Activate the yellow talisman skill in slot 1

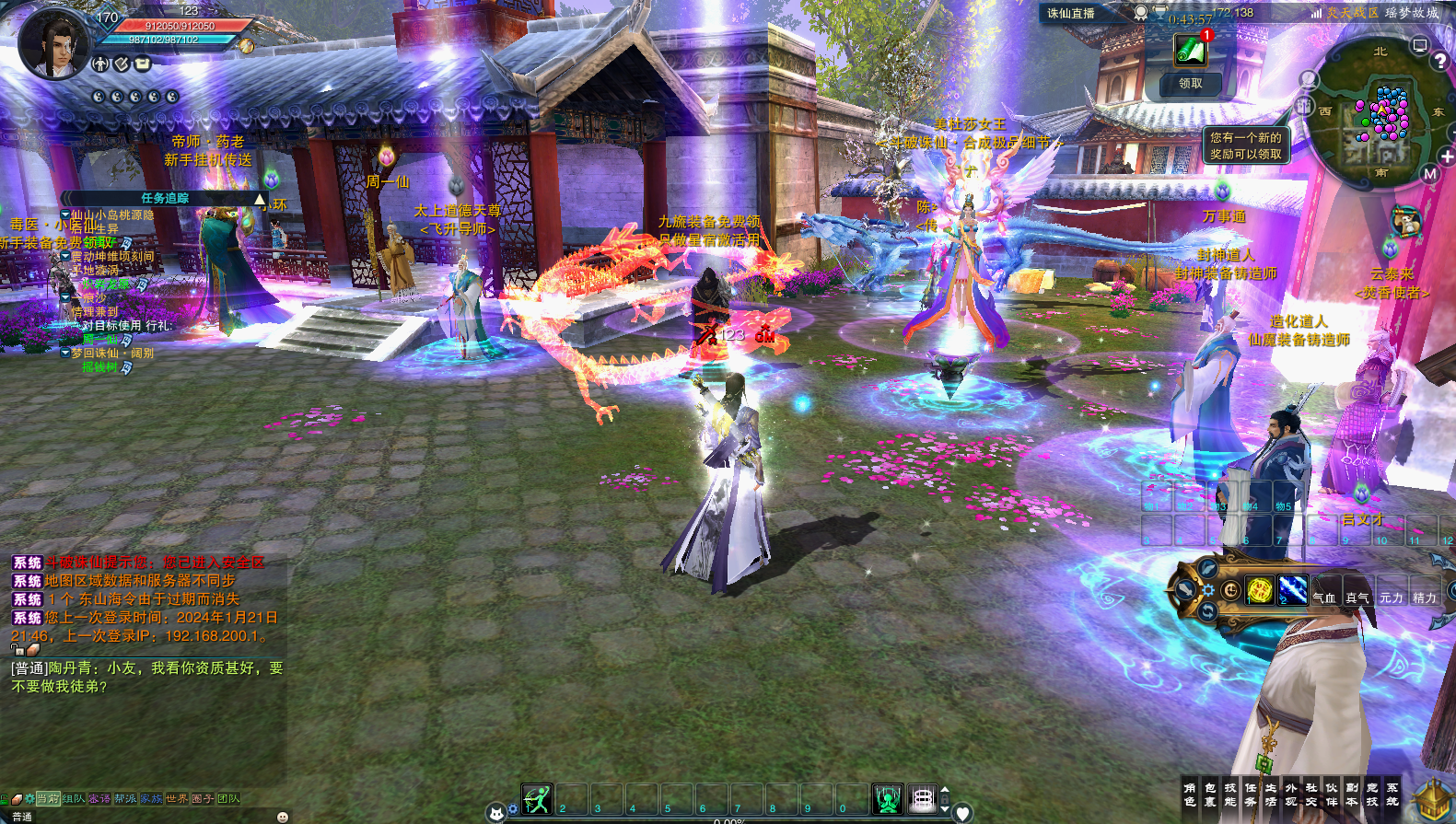(1259, 589)
